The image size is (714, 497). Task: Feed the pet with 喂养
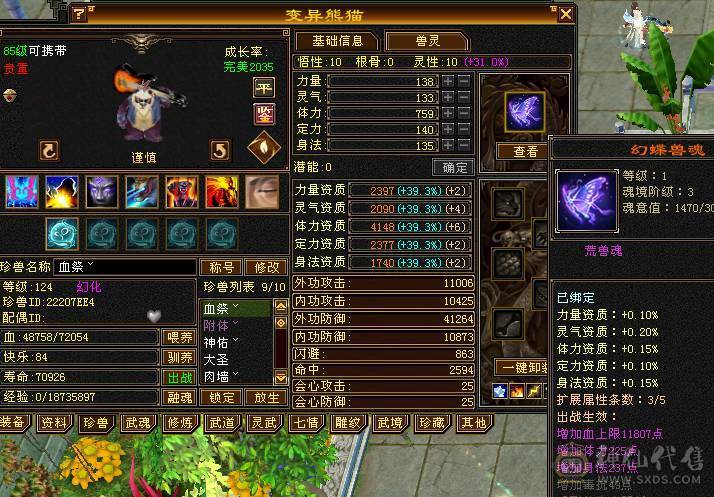point(178,338)
